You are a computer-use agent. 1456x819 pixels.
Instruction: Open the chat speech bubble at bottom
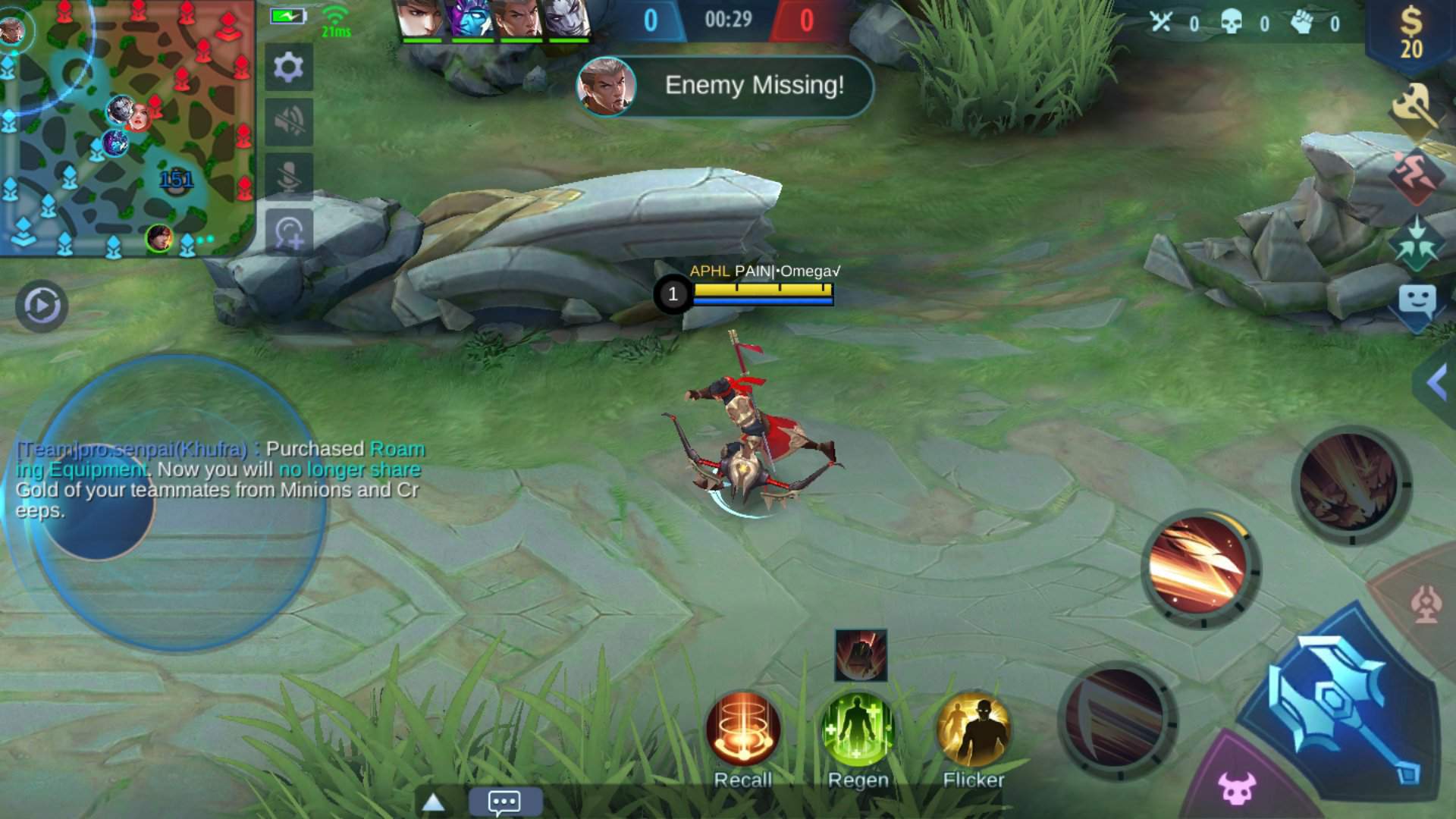click(x=504, y=802)
